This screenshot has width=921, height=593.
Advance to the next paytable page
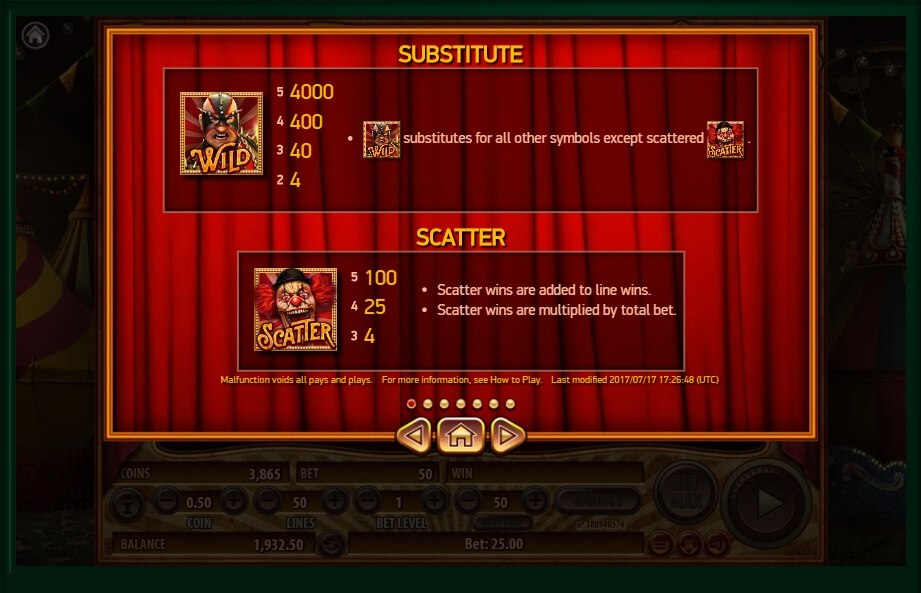point(507,435)
